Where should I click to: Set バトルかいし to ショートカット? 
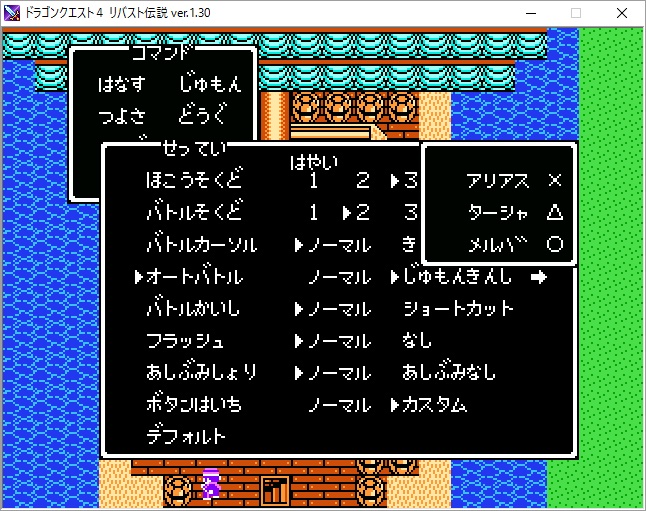coord(458,309)
